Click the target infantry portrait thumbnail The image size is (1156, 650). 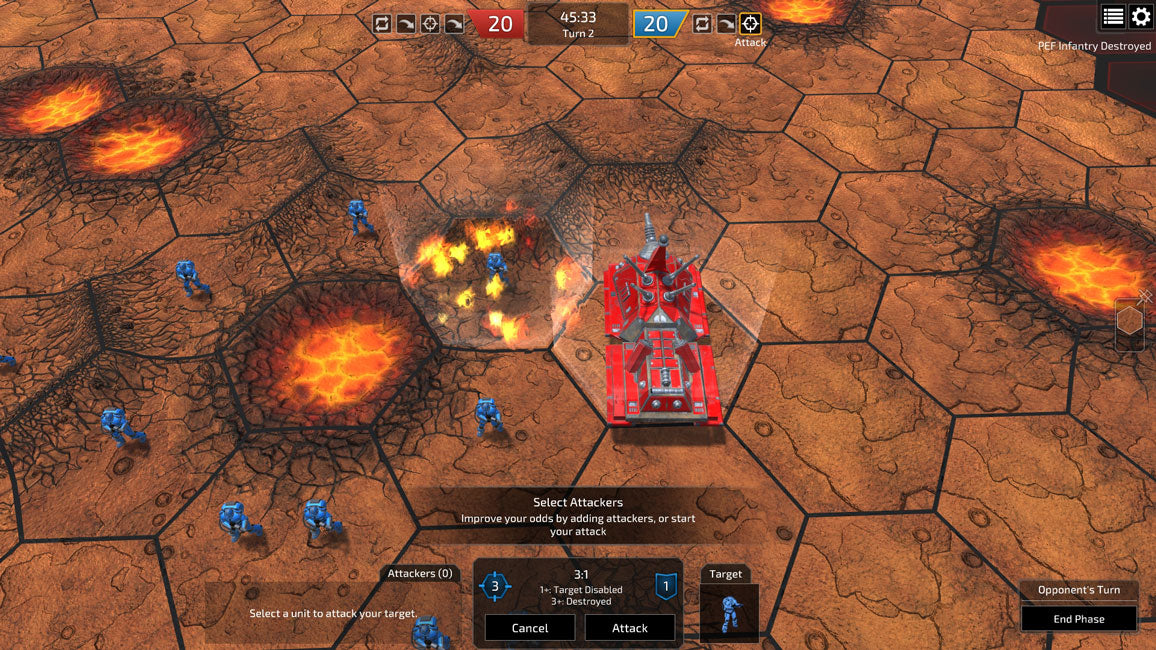(729, 611)
